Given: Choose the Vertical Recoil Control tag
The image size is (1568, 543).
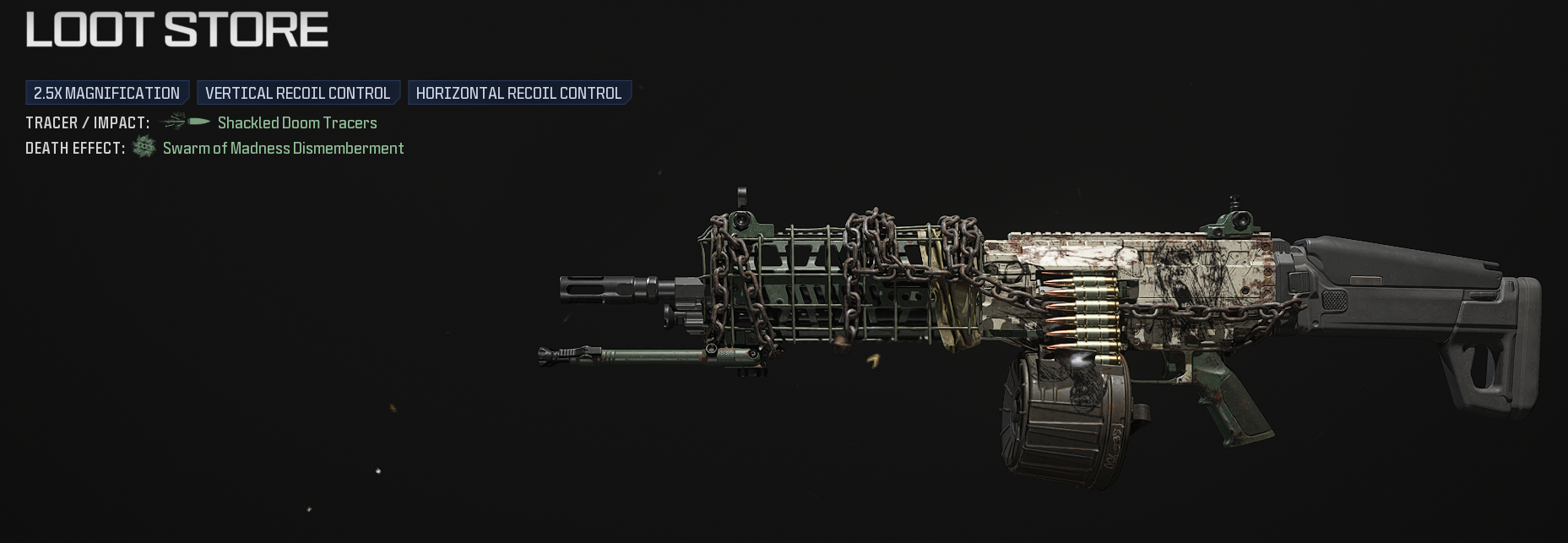Looking at the screenshot, I should (297, 93).
